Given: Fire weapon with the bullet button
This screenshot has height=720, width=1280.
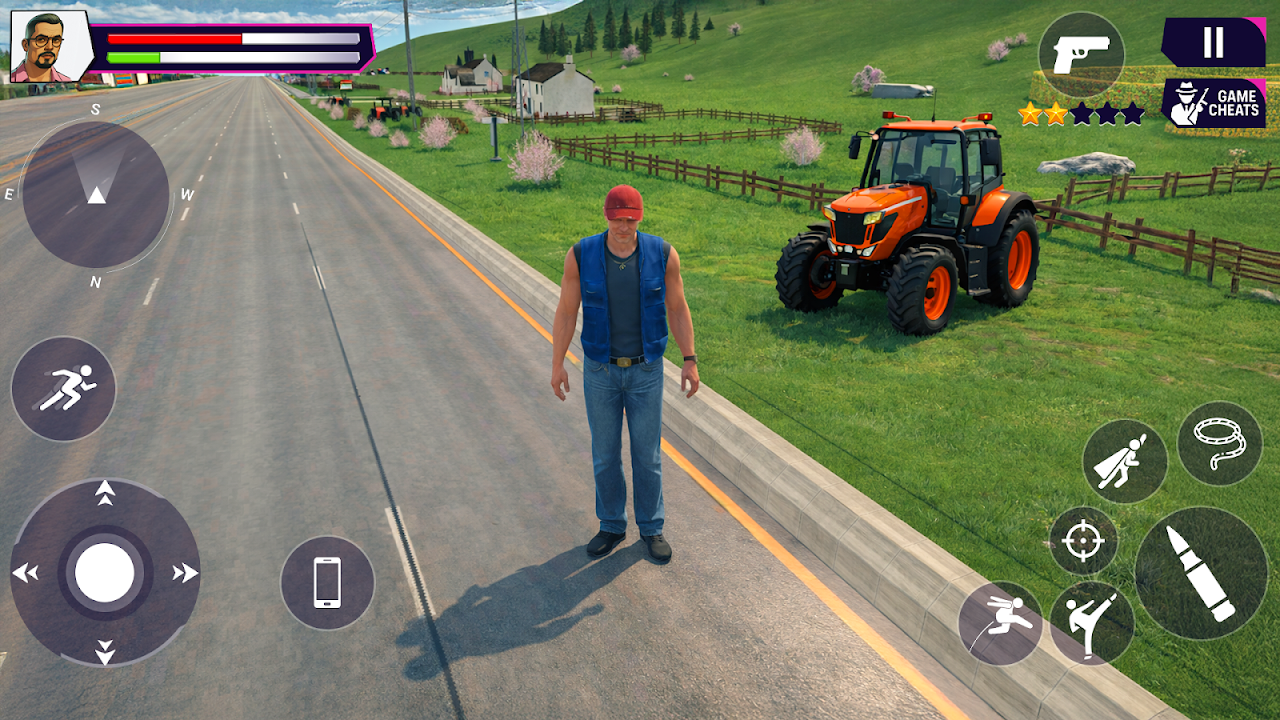Looking at the screenshot, I should (1201, 572).
